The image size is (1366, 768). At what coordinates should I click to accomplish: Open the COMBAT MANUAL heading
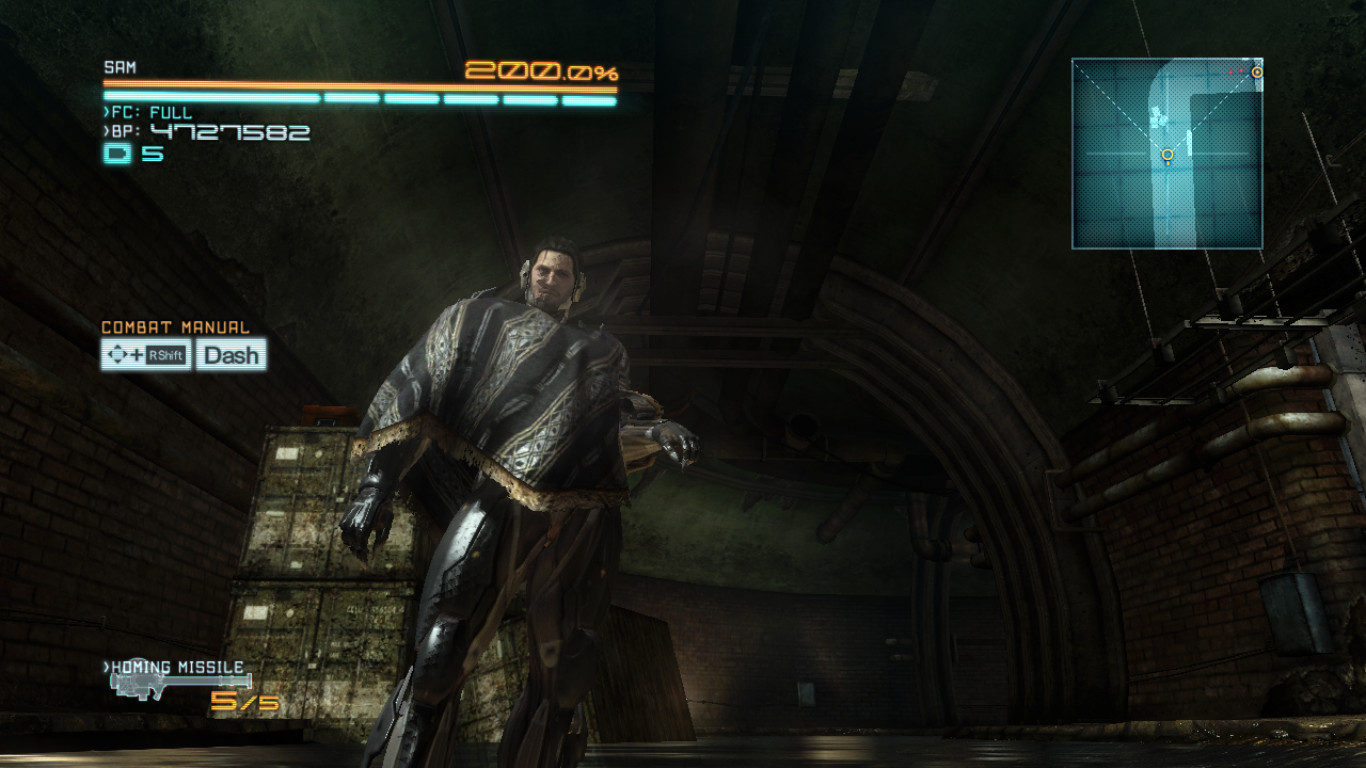point(175,327)
